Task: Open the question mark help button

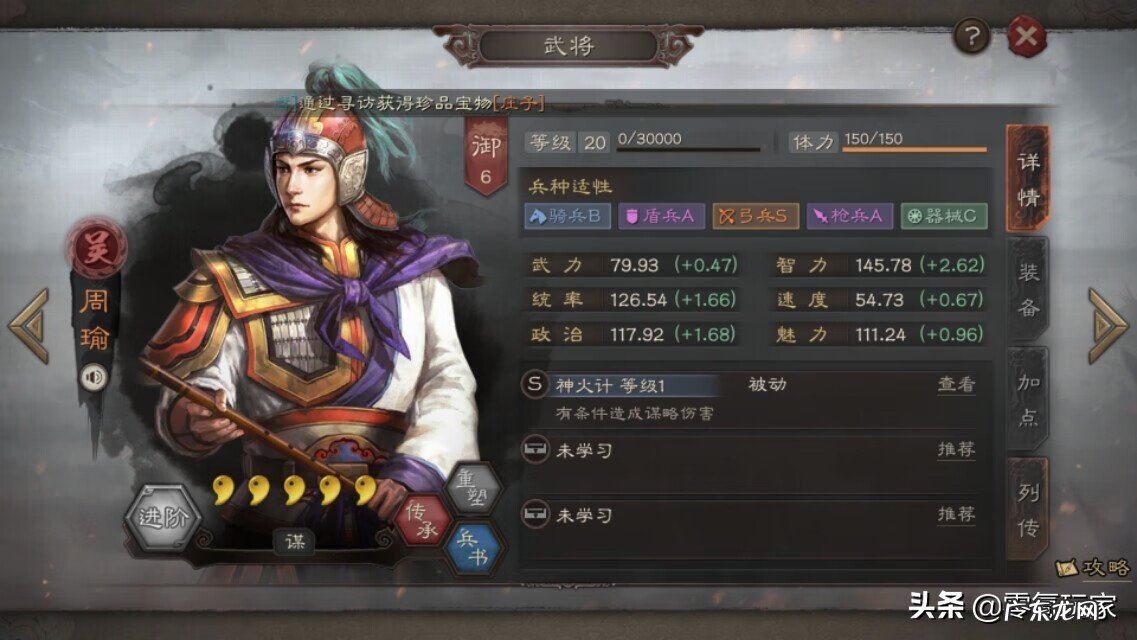Action: click(x=971, y=38)
